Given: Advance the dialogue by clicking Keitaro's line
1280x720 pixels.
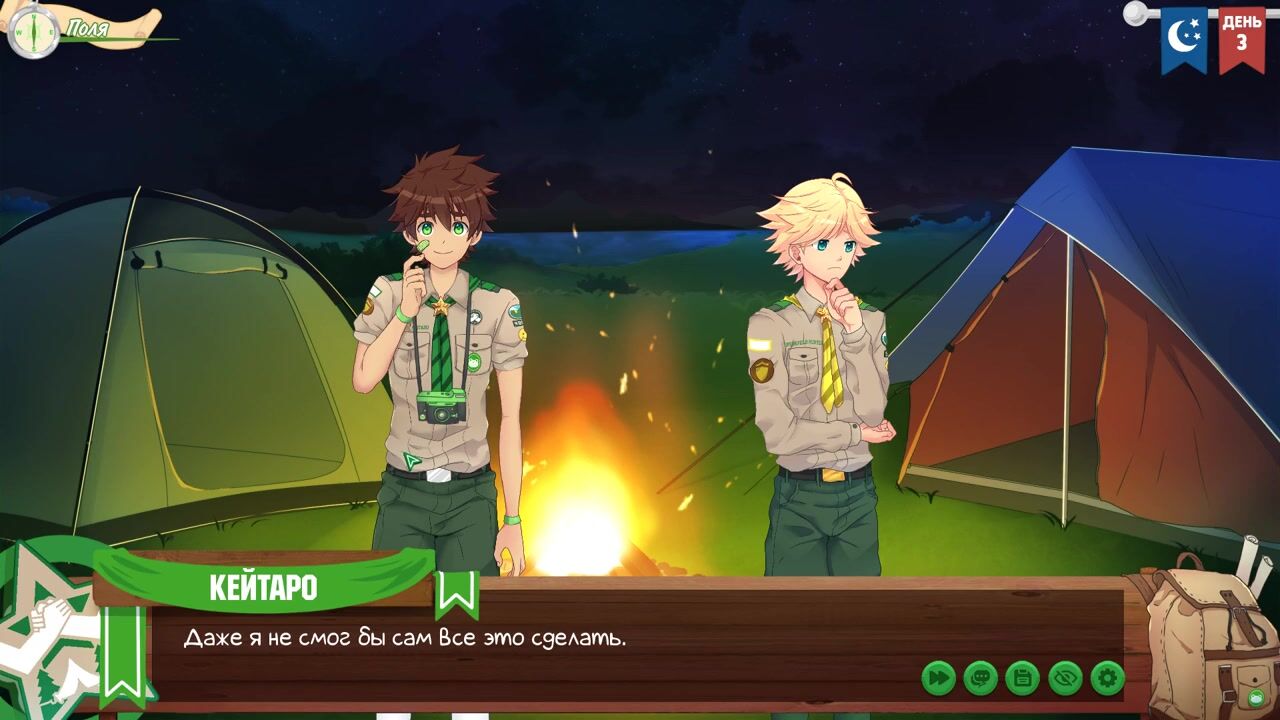Looking at the screenshot, I should 404,638.
